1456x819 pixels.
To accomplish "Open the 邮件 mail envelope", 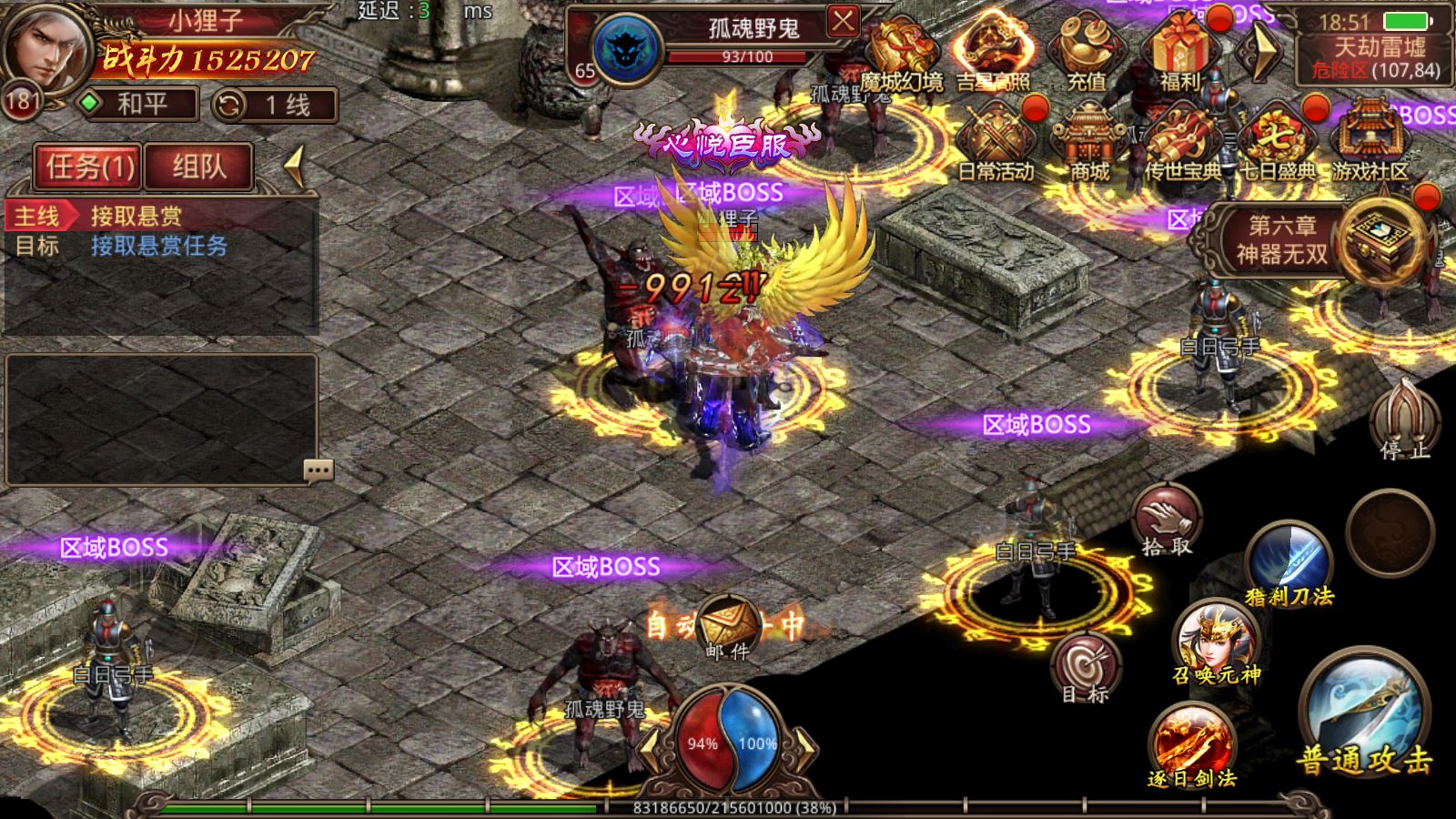I will click(729, 625).
